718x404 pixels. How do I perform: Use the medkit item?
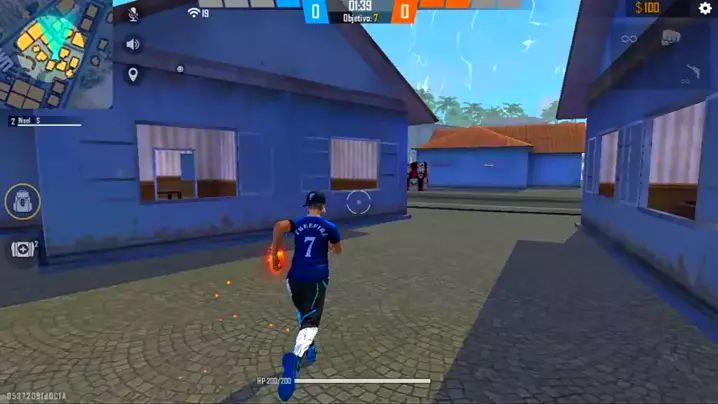(23, 248)
